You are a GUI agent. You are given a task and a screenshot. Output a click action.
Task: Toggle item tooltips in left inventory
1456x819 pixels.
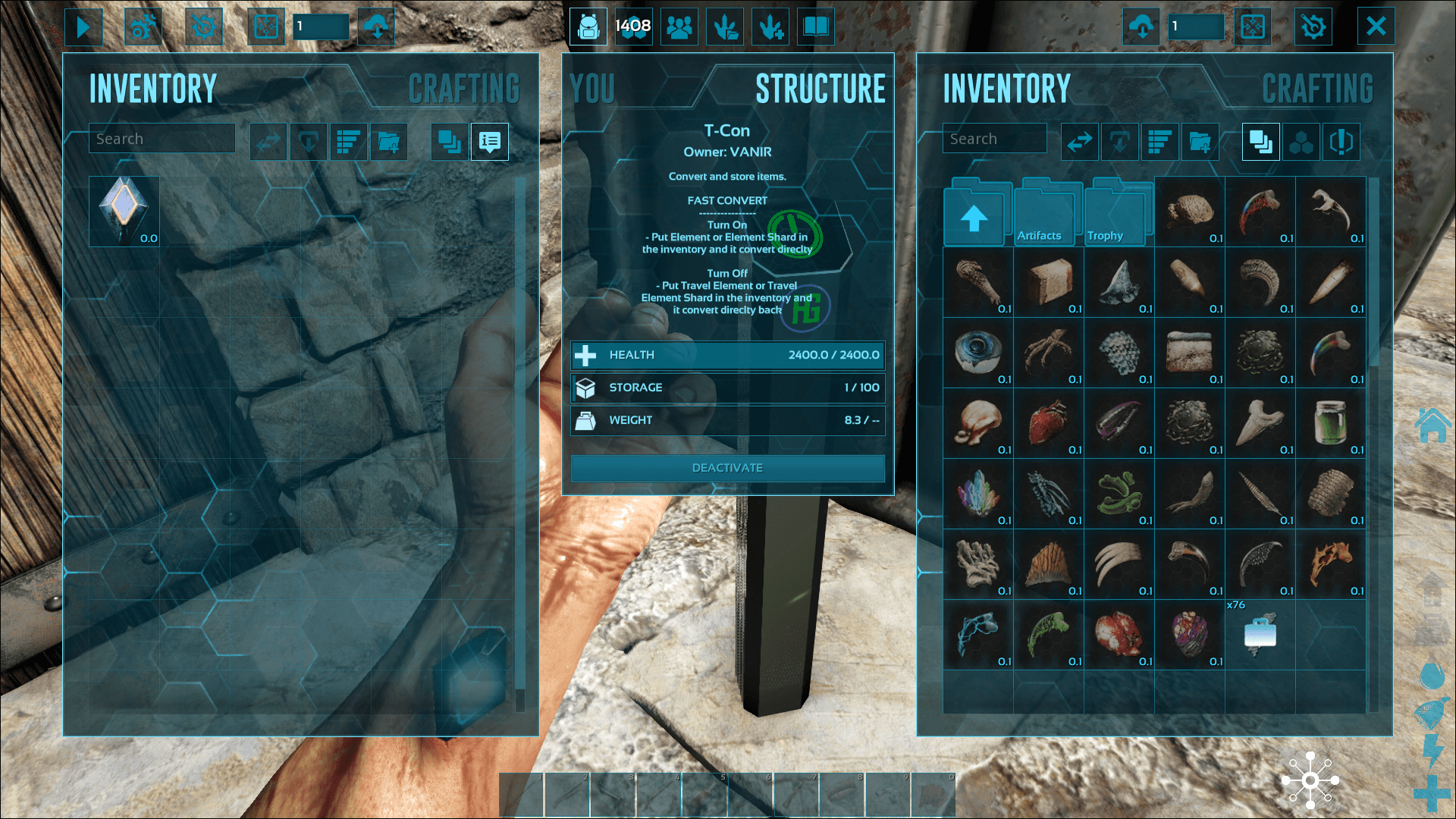[489, 142]
